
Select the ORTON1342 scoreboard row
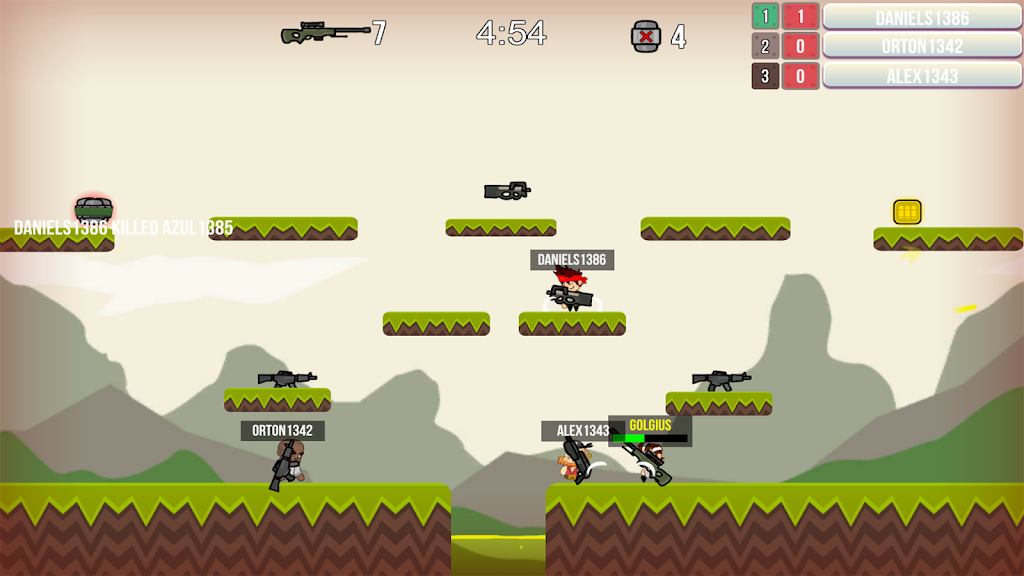921,46
